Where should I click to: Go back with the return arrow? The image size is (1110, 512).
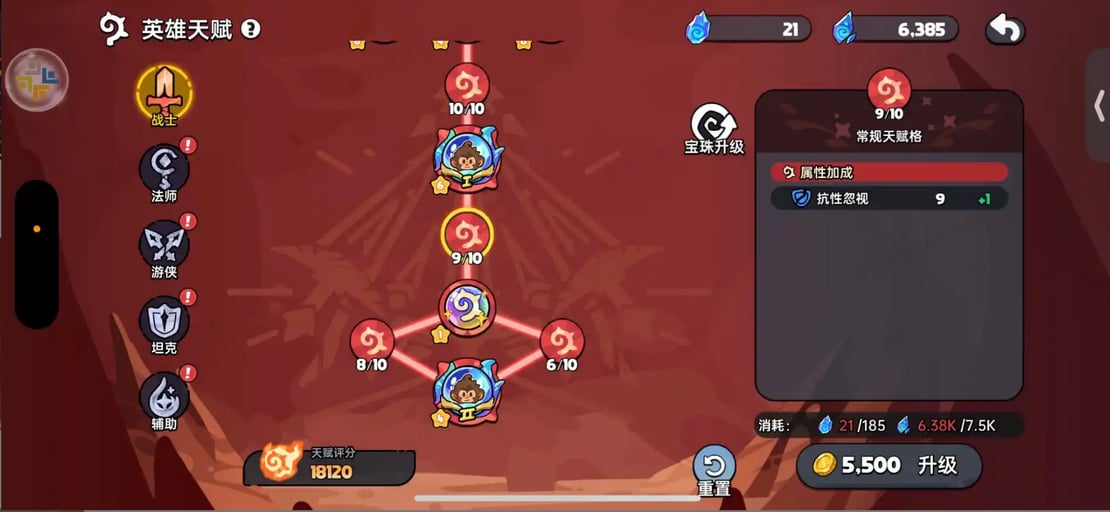1005,30
